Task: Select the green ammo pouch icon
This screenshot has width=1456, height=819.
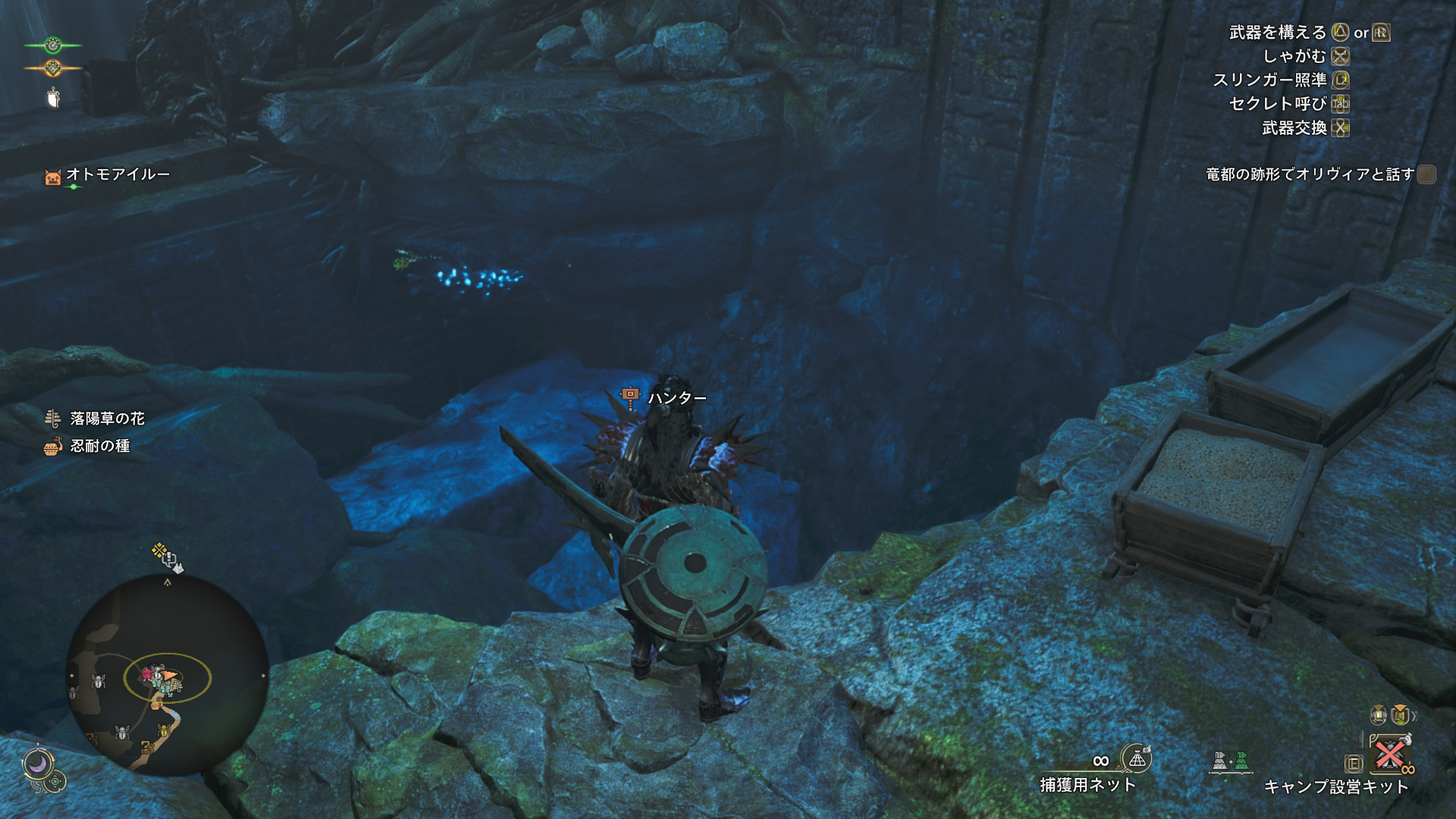Action: [1241, 761]
